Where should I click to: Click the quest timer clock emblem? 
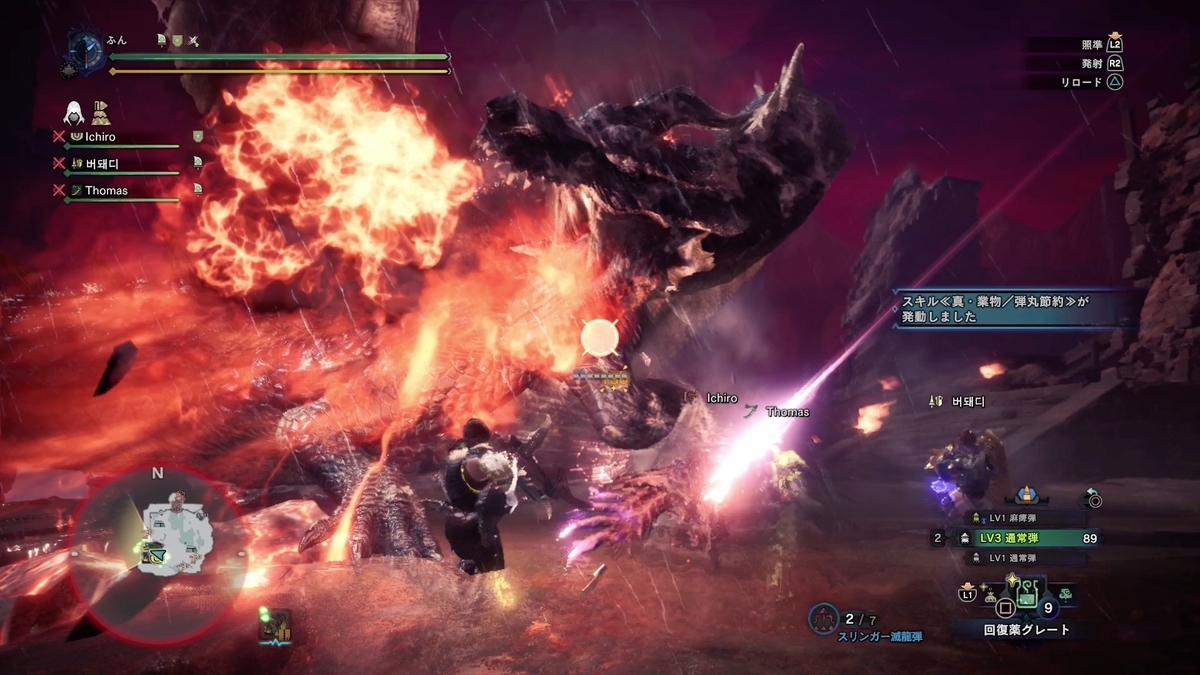(83, 50)
